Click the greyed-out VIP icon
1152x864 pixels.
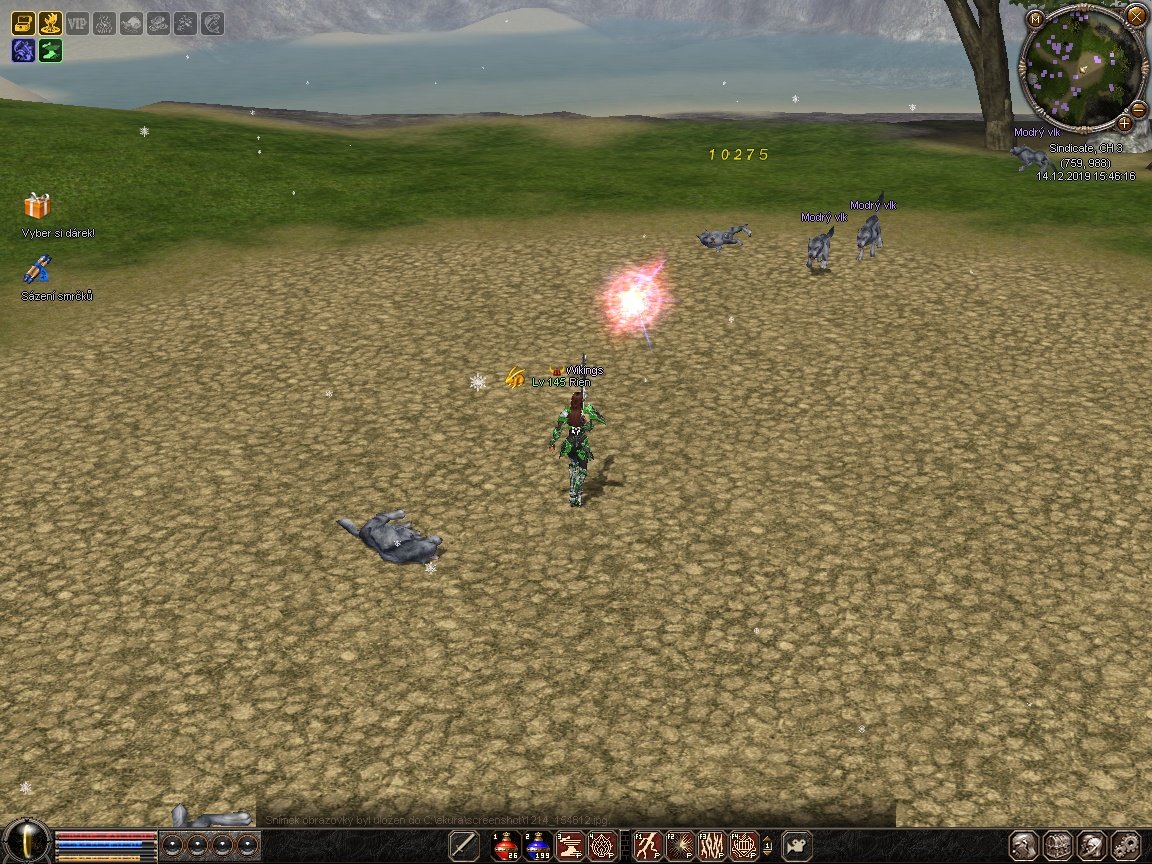click(x=77, y=23)
